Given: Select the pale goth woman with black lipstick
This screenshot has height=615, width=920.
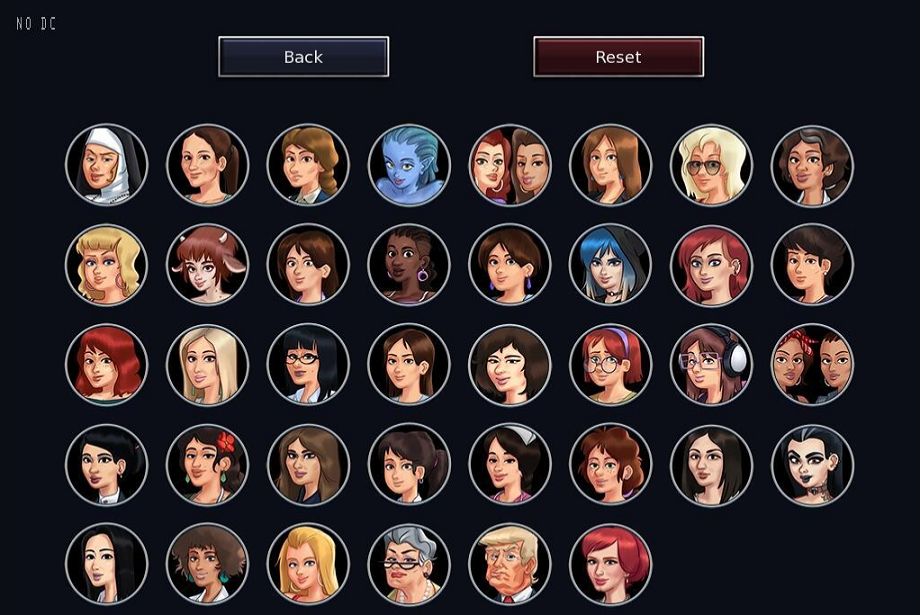Looking at the screenshot, I should point(812,464).
